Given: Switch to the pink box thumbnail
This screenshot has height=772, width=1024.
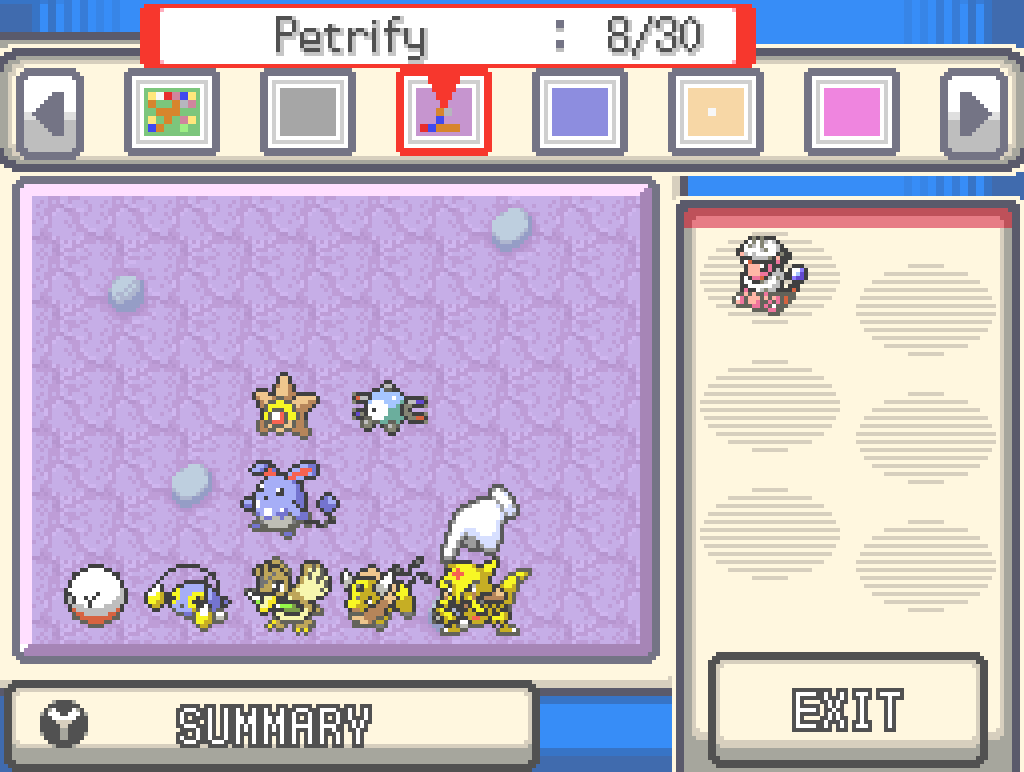Looking at the screenshot, I should click(x=852, y=112).
